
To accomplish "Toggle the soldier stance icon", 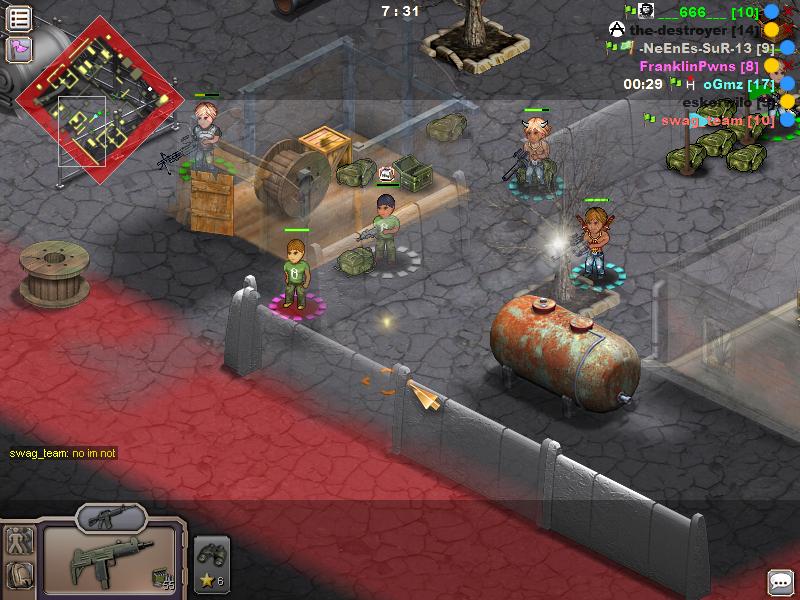I will click(20, 541).
